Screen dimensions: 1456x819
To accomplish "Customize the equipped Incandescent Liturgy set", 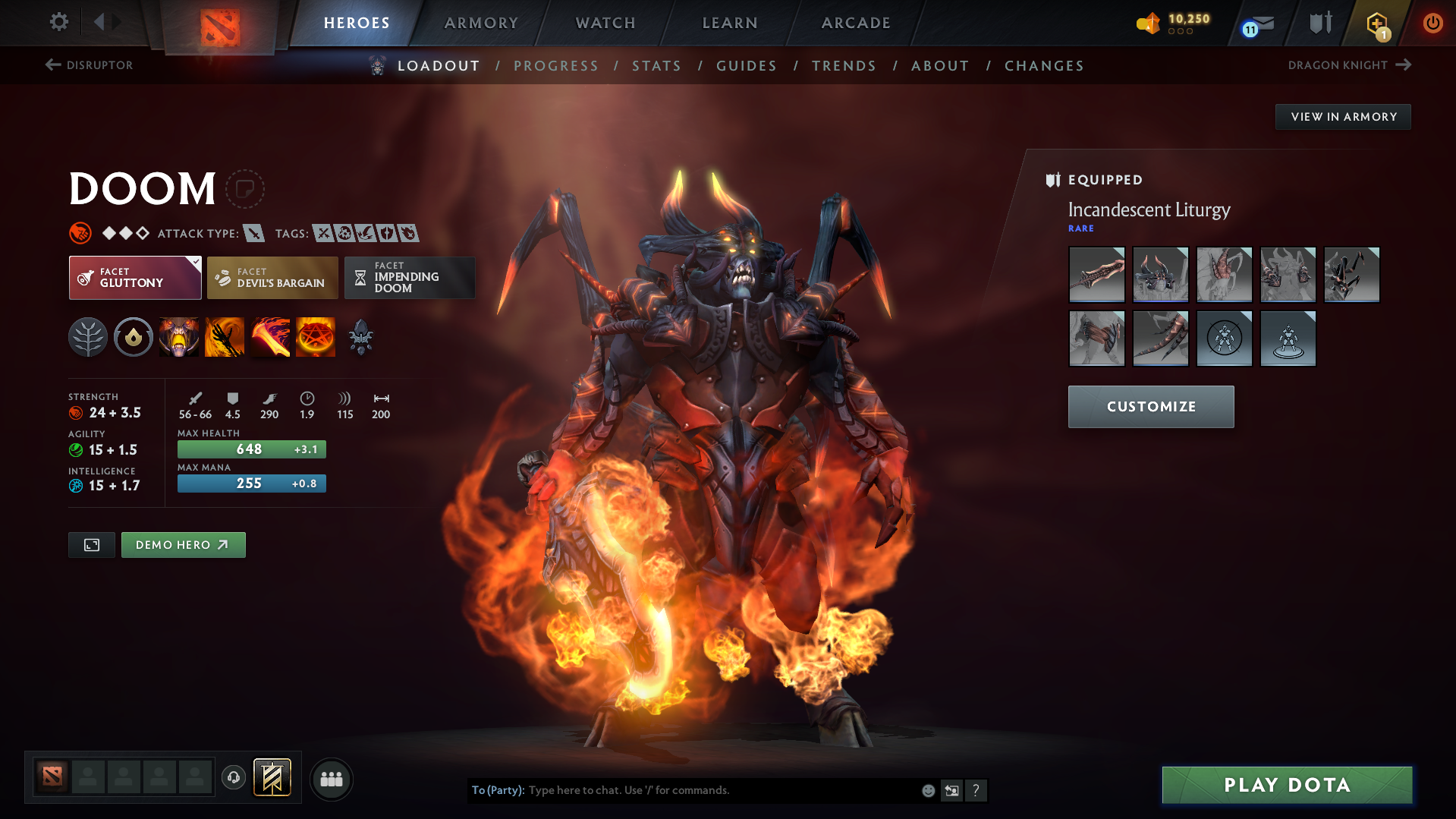I will coord(1151,407).
